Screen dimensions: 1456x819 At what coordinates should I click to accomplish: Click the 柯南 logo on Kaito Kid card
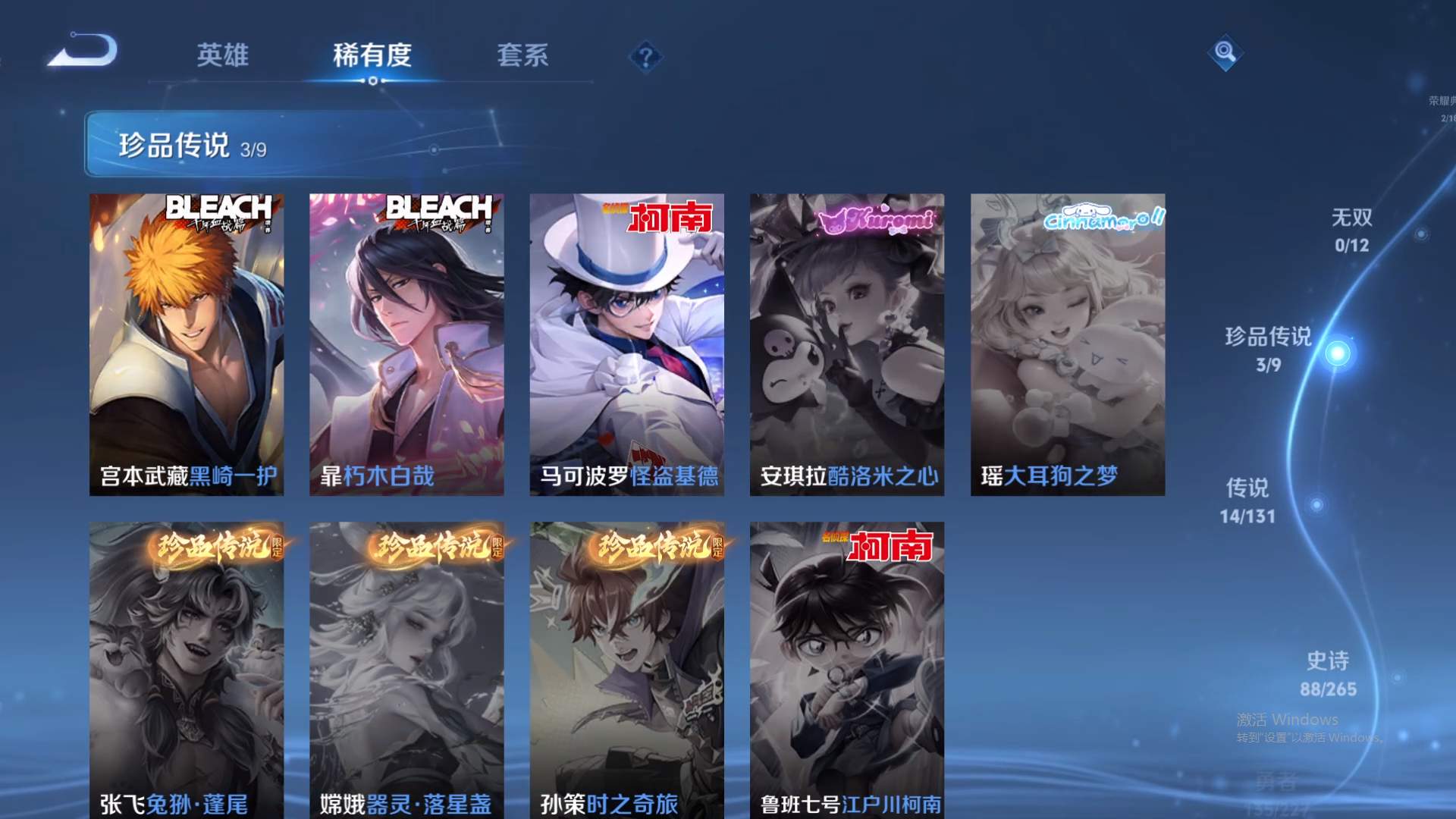(670, 219)
